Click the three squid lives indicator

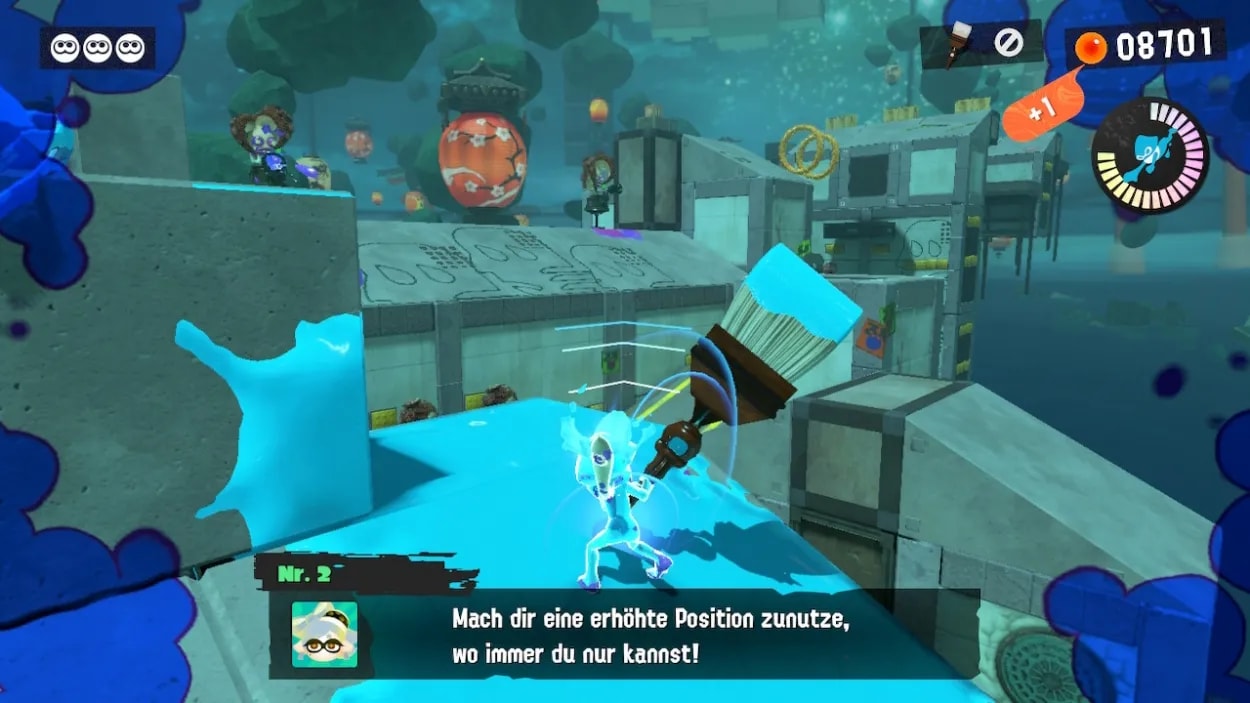pyautogui.click(x=97, y=48)
